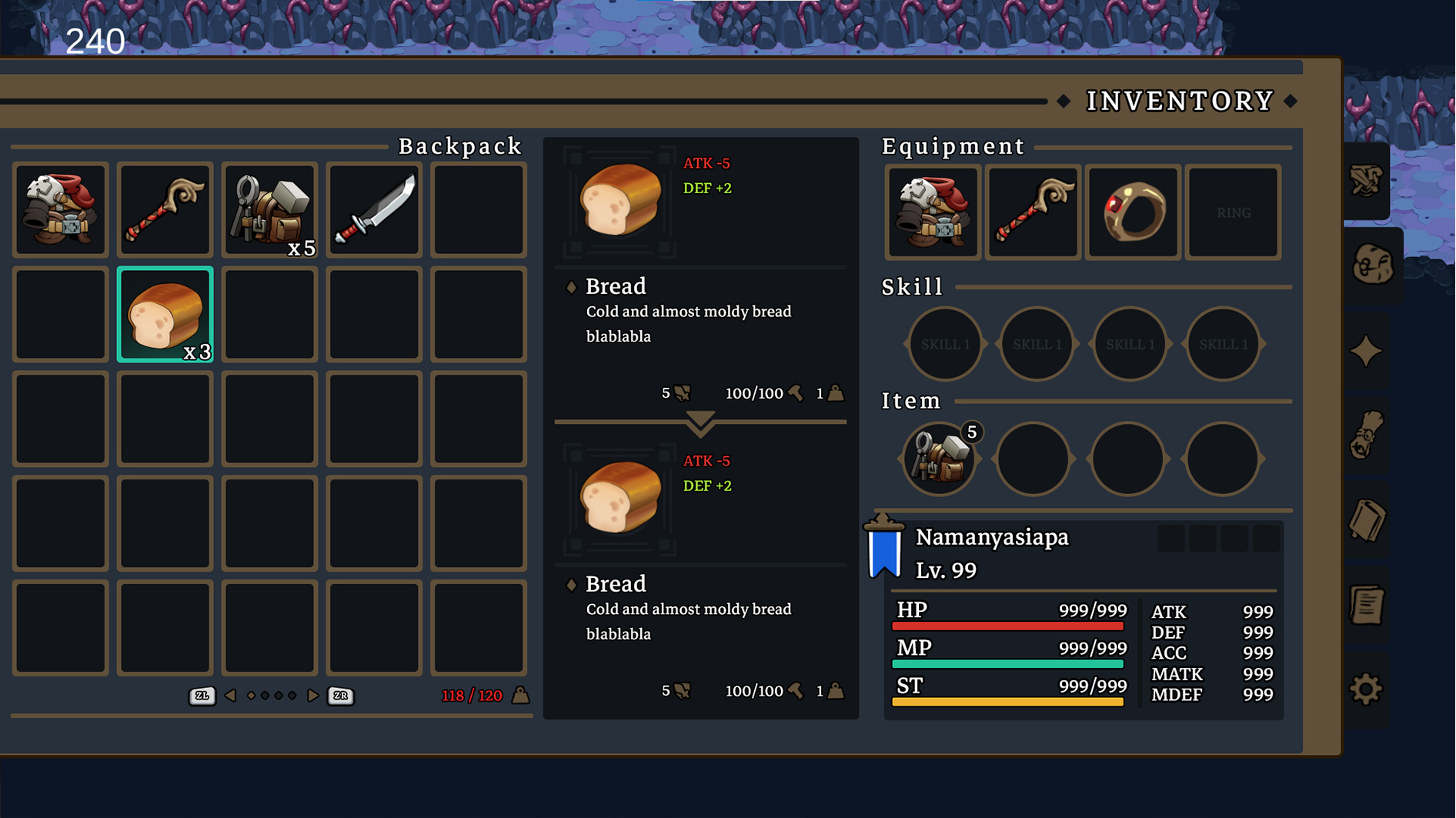Go to the previous backpack page arrow
Screen dimensions: 1456x818
(x=230, y=696)
